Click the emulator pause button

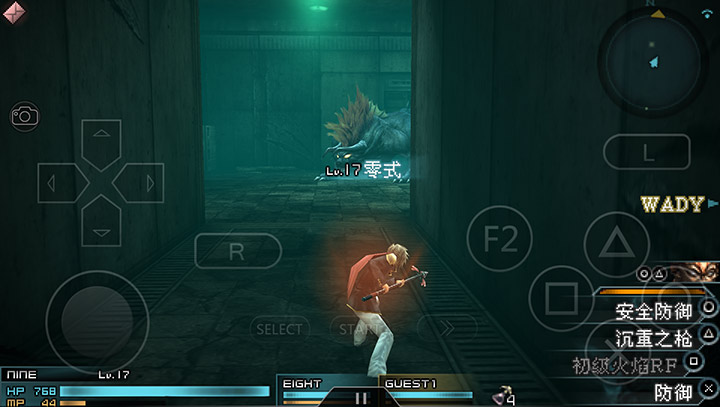[361, 397]
